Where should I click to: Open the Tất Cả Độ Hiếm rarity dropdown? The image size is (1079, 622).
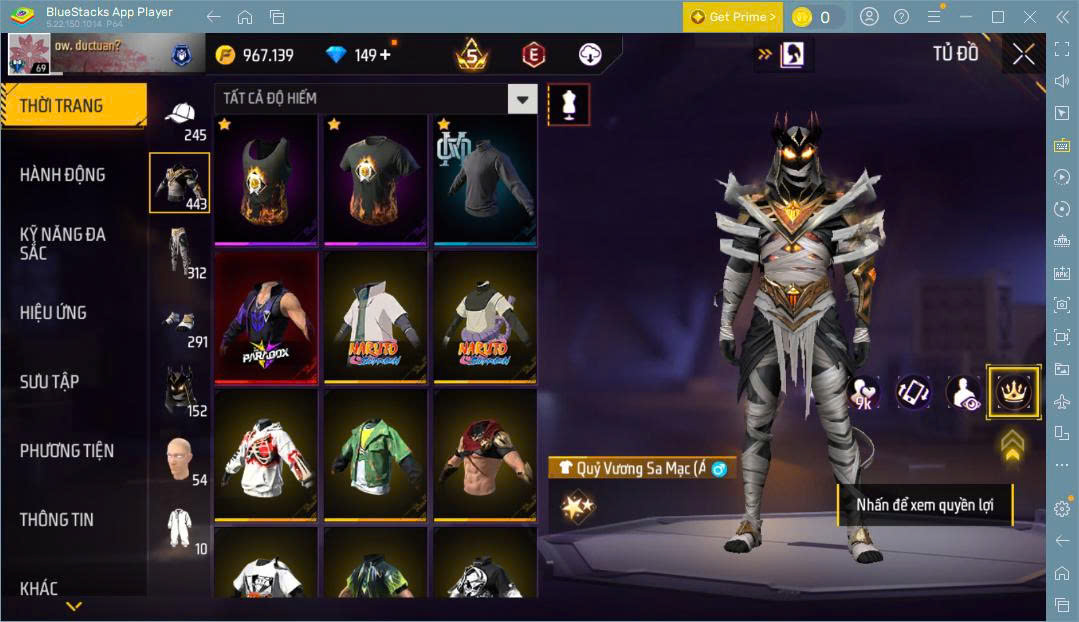tap(522, 98)
